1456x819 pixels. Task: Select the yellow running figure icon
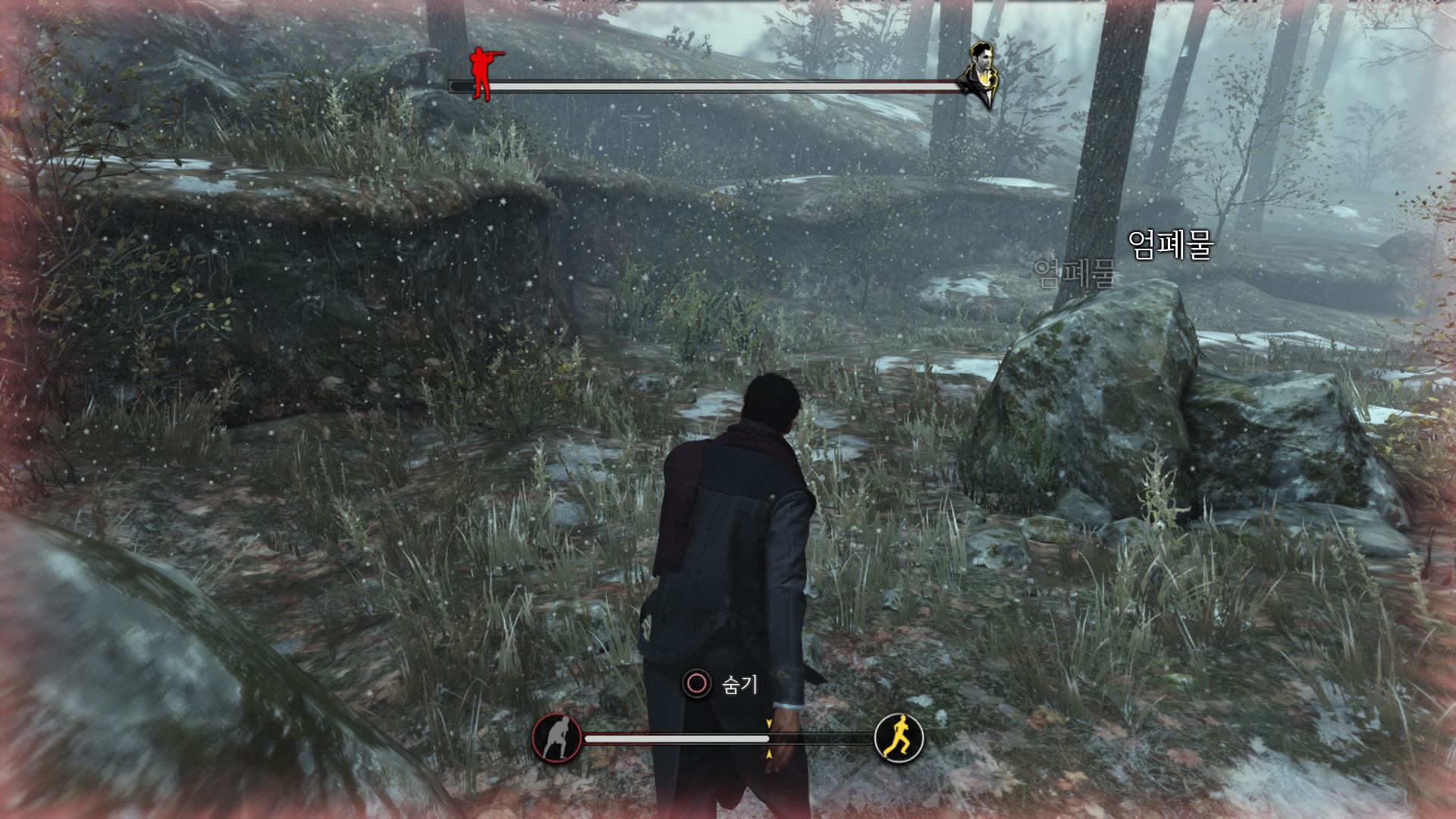click(x=899, y=737)
